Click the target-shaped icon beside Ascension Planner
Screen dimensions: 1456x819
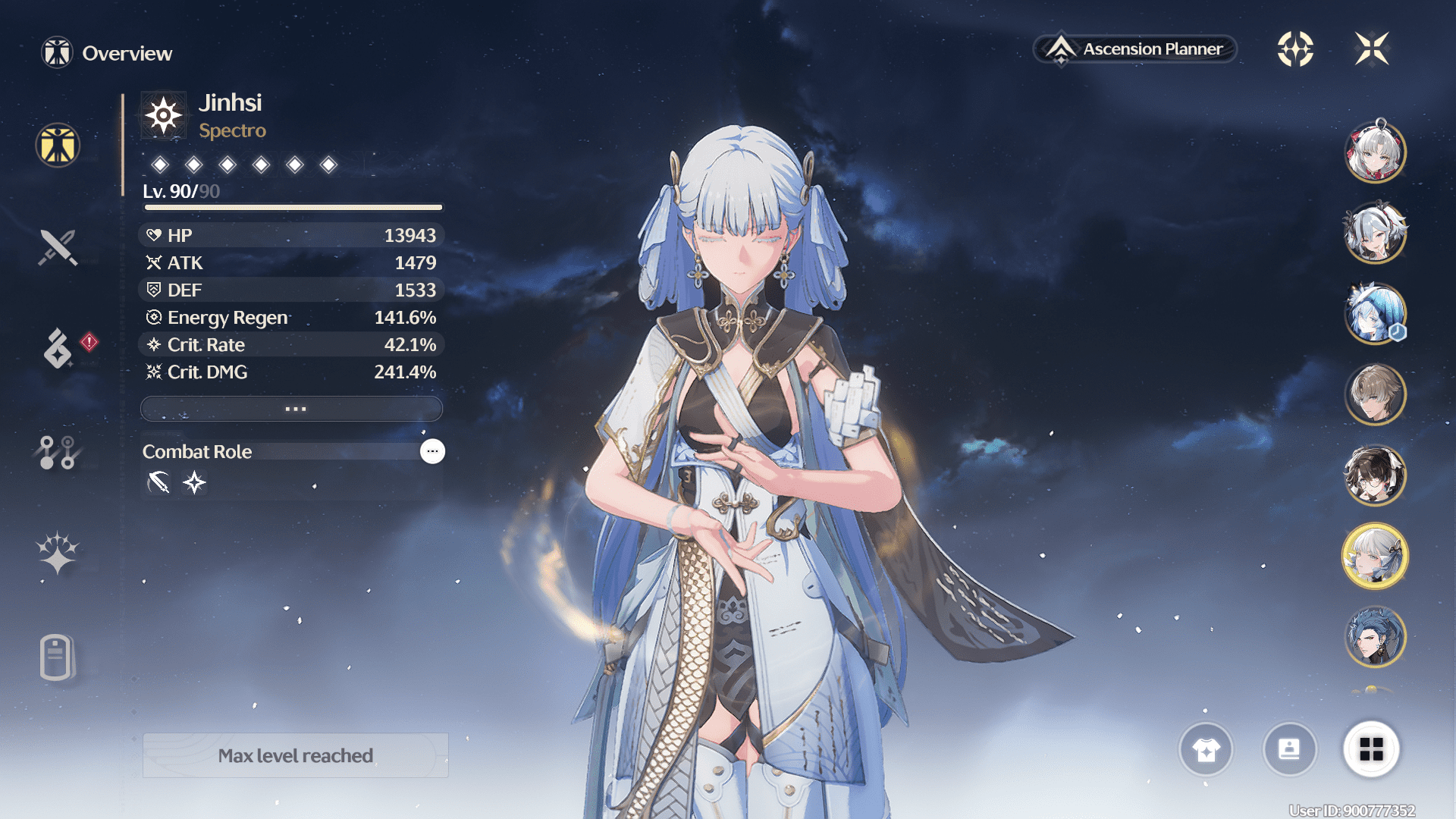[1295, 49]
